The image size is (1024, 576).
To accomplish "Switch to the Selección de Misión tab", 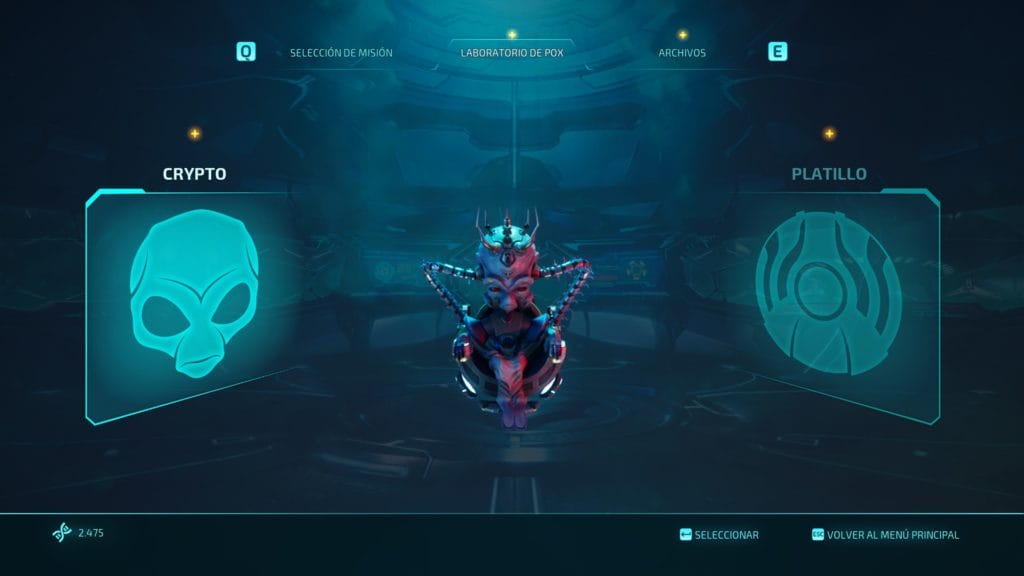I will tap(341, 52).
